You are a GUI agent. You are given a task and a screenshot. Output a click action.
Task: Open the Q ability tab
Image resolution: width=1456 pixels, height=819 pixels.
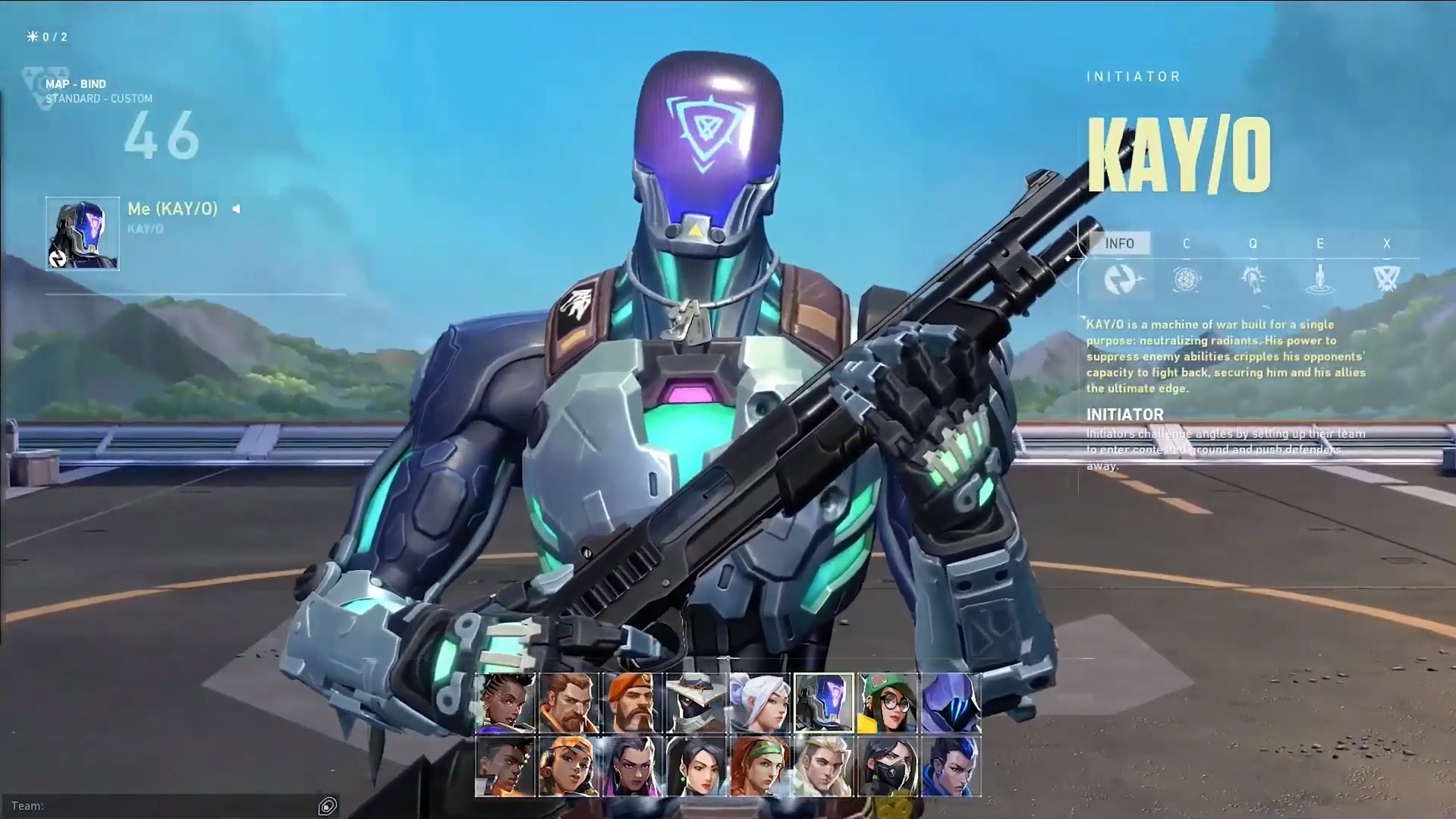(x=1253, y=244)
